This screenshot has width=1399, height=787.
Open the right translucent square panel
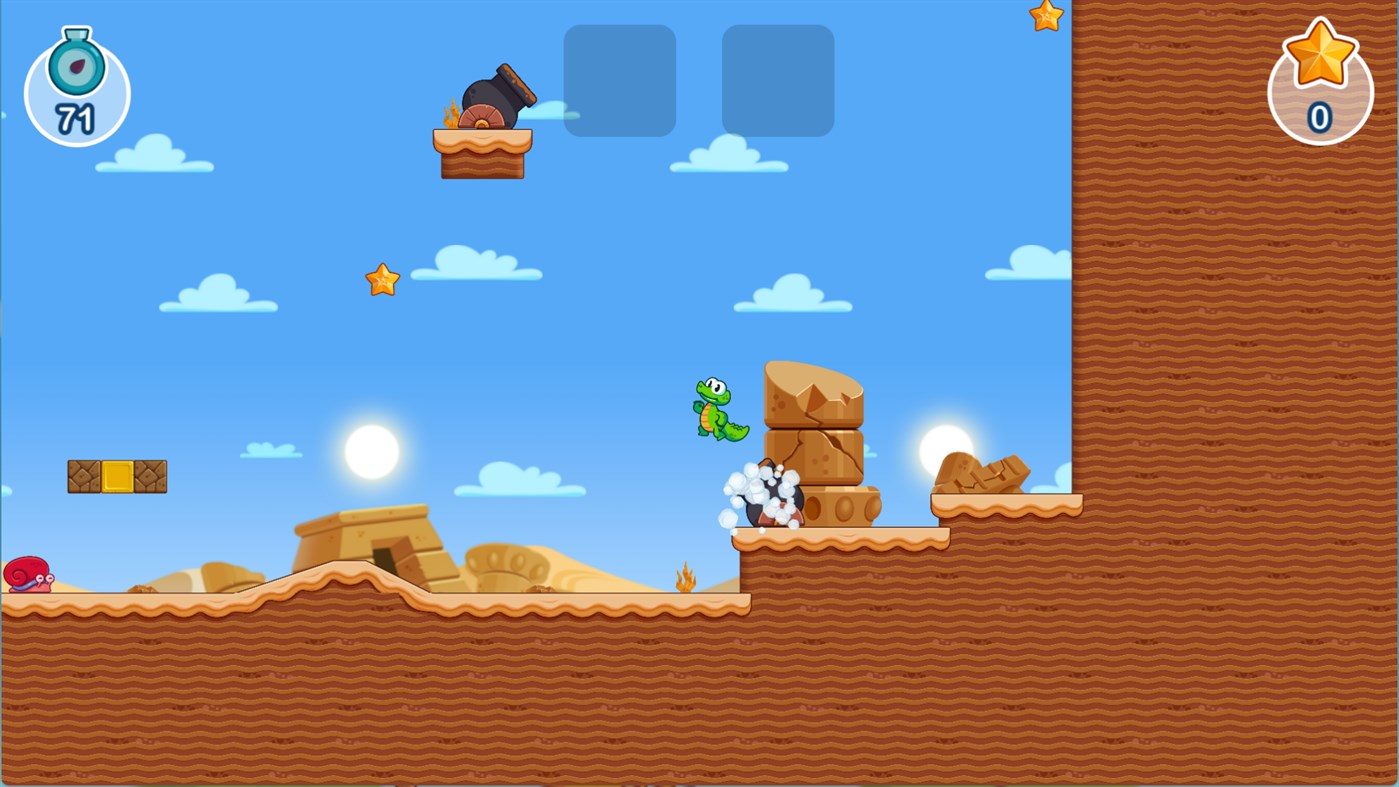click(777, 81)
